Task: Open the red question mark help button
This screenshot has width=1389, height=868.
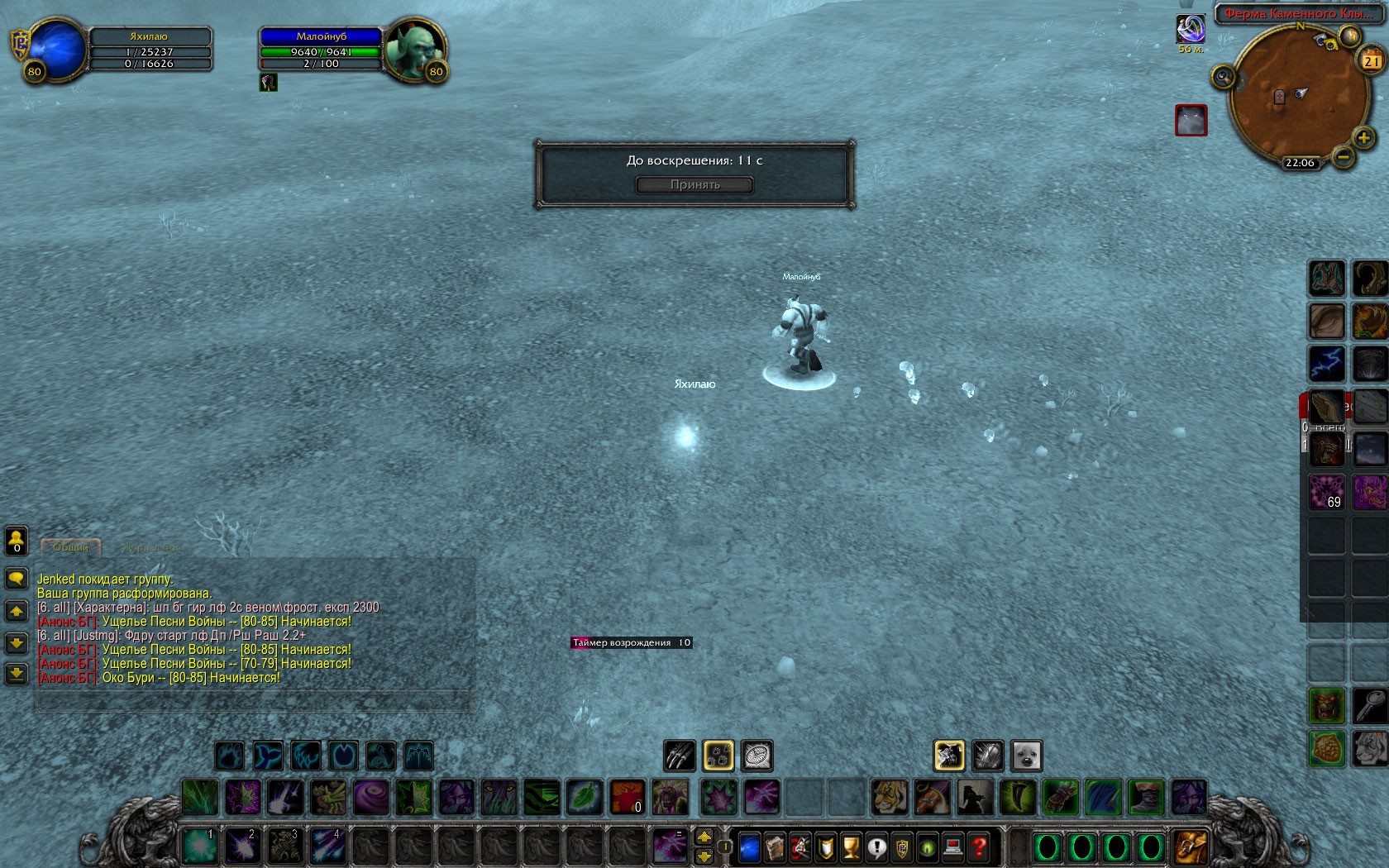Action: coord(979,847)
